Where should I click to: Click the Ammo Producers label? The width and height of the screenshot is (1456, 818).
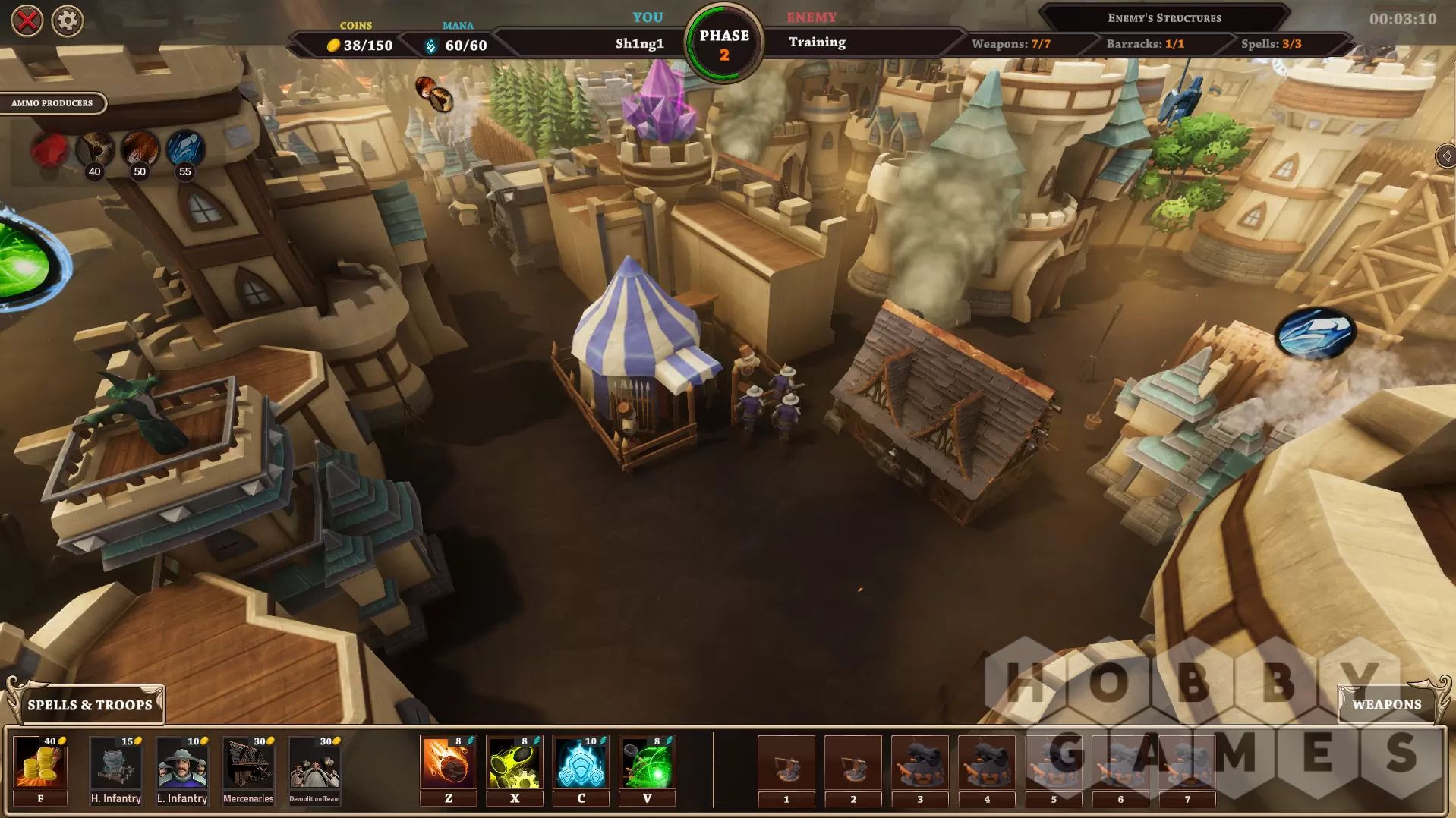pyautogui.click(x=52, y=103)
